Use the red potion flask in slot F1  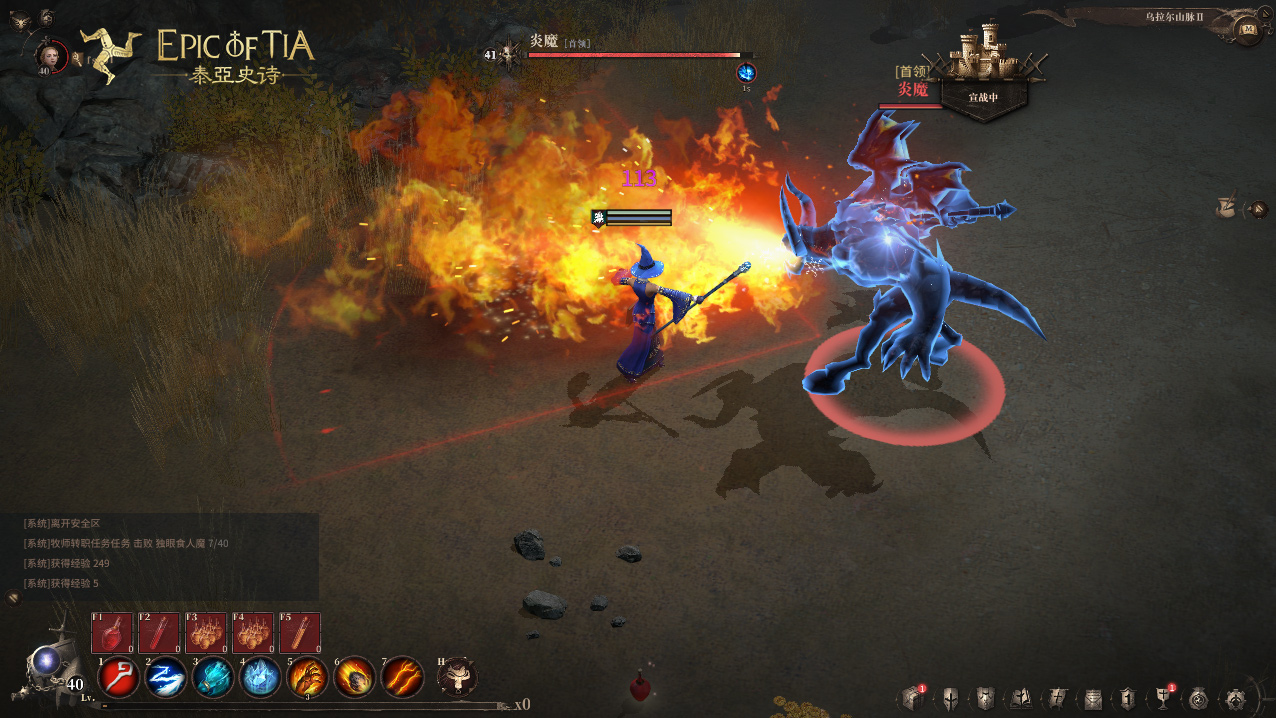(x=112, y=633)
